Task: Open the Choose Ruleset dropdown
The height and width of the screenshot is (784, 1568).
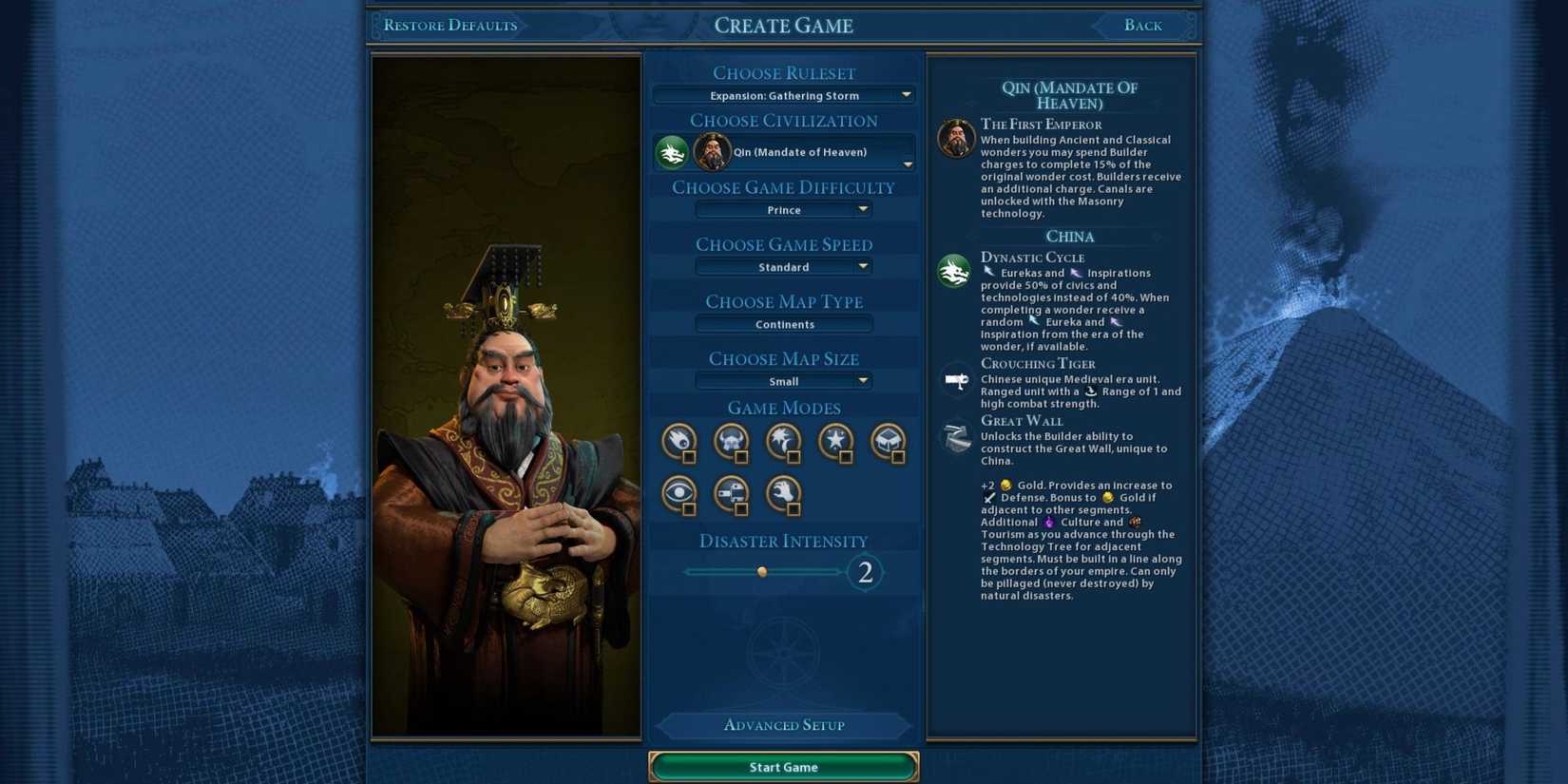Action: click(783, 95)
